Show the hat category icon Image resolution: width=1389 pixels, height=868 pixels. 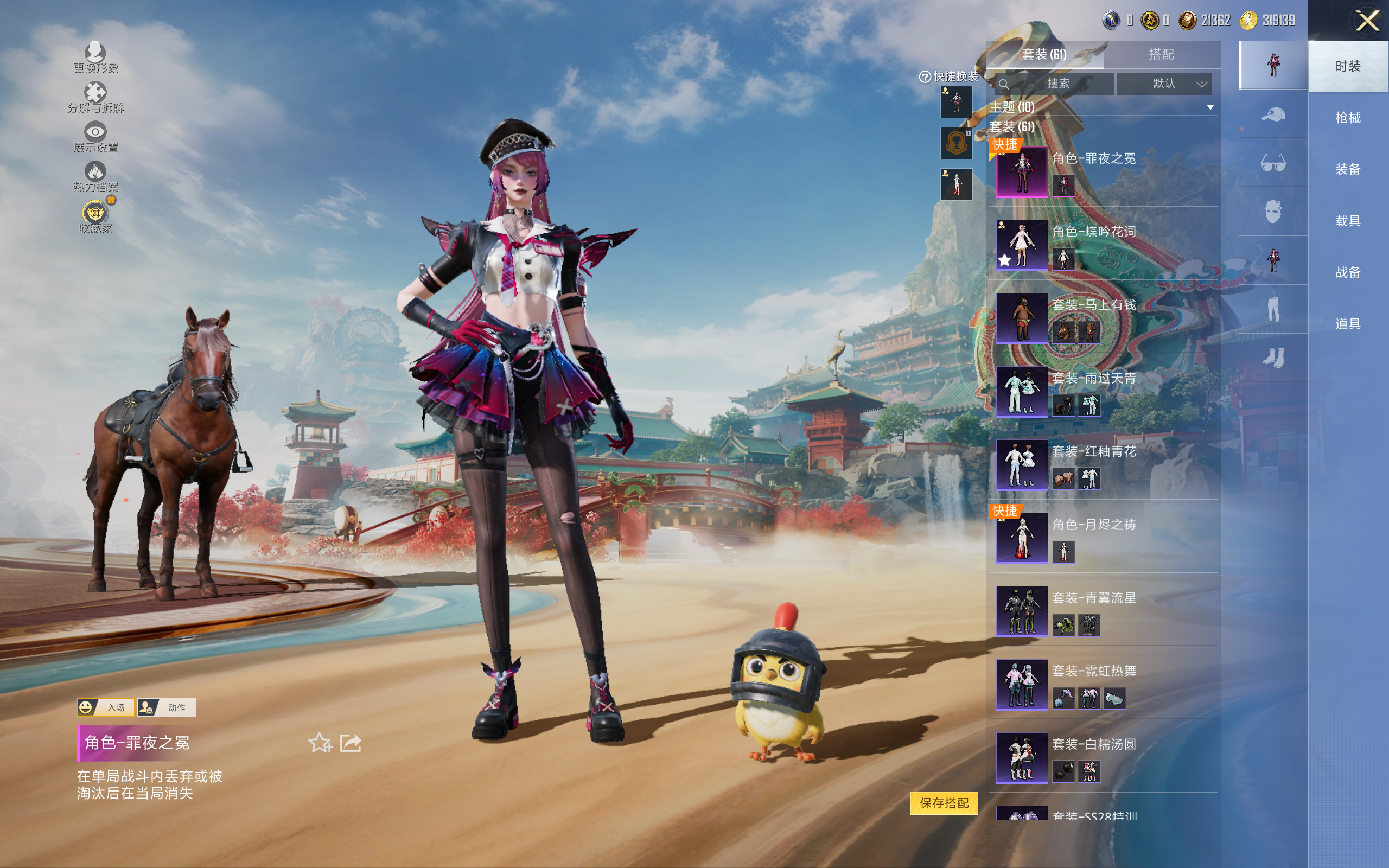1272,114
